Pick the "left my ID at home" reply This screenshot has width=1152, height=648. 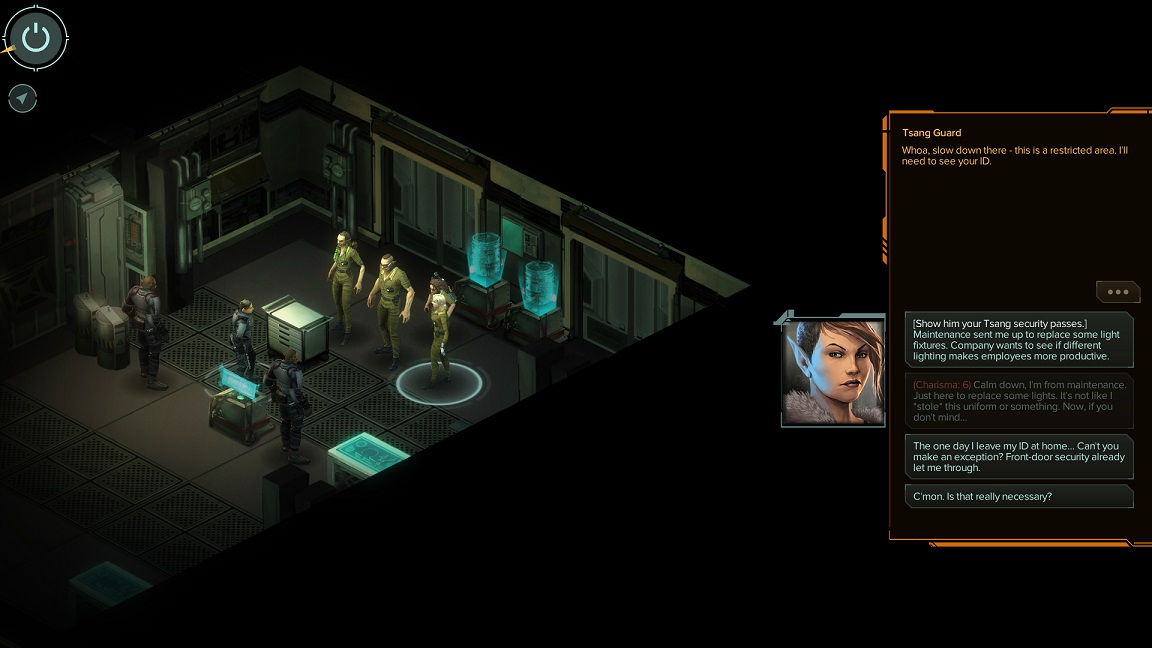[x=1019, y=456]
